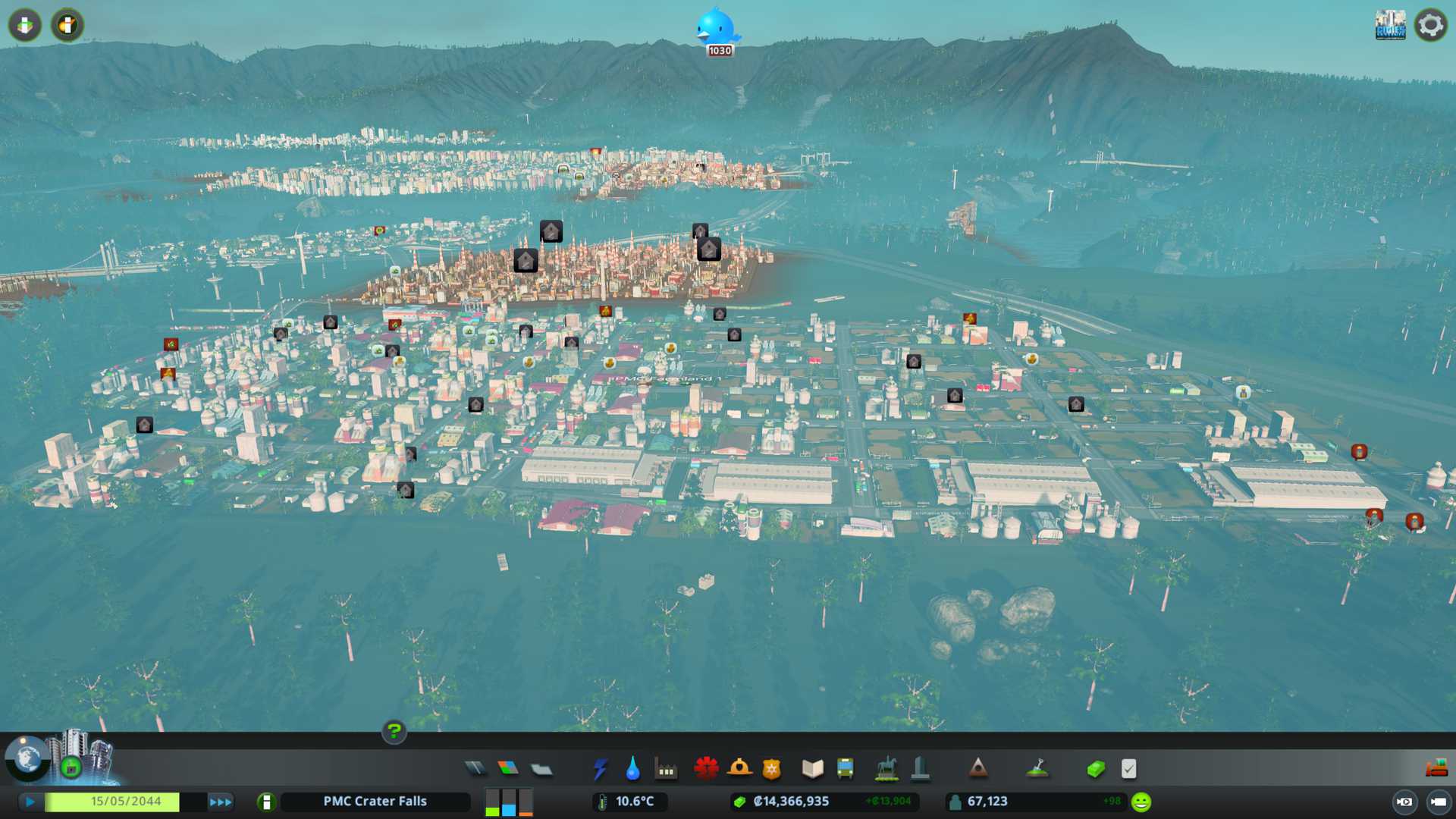Select the Electricity lightning bolt menu
The height and width of the screenshot is (819, 1456).
tap(600, 769)
